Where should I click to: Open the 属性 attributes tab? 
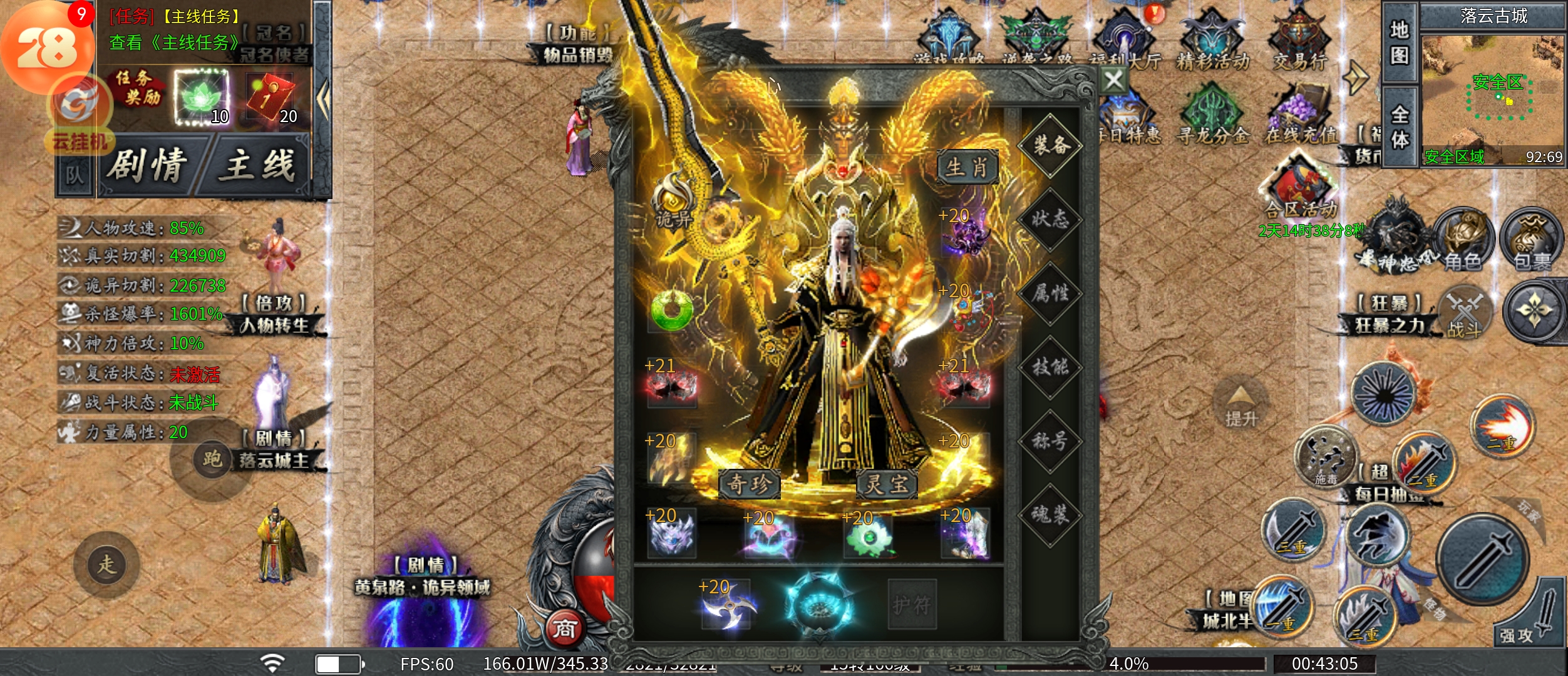[x=1050, y=293]
